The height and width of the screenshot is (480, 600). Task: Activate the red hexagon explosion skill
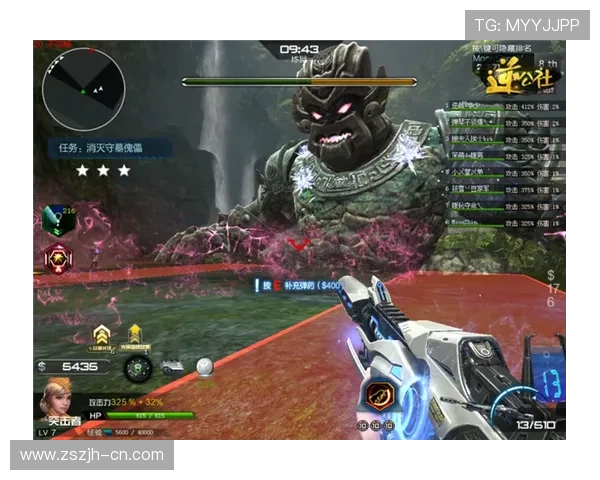tap(55, 259)
